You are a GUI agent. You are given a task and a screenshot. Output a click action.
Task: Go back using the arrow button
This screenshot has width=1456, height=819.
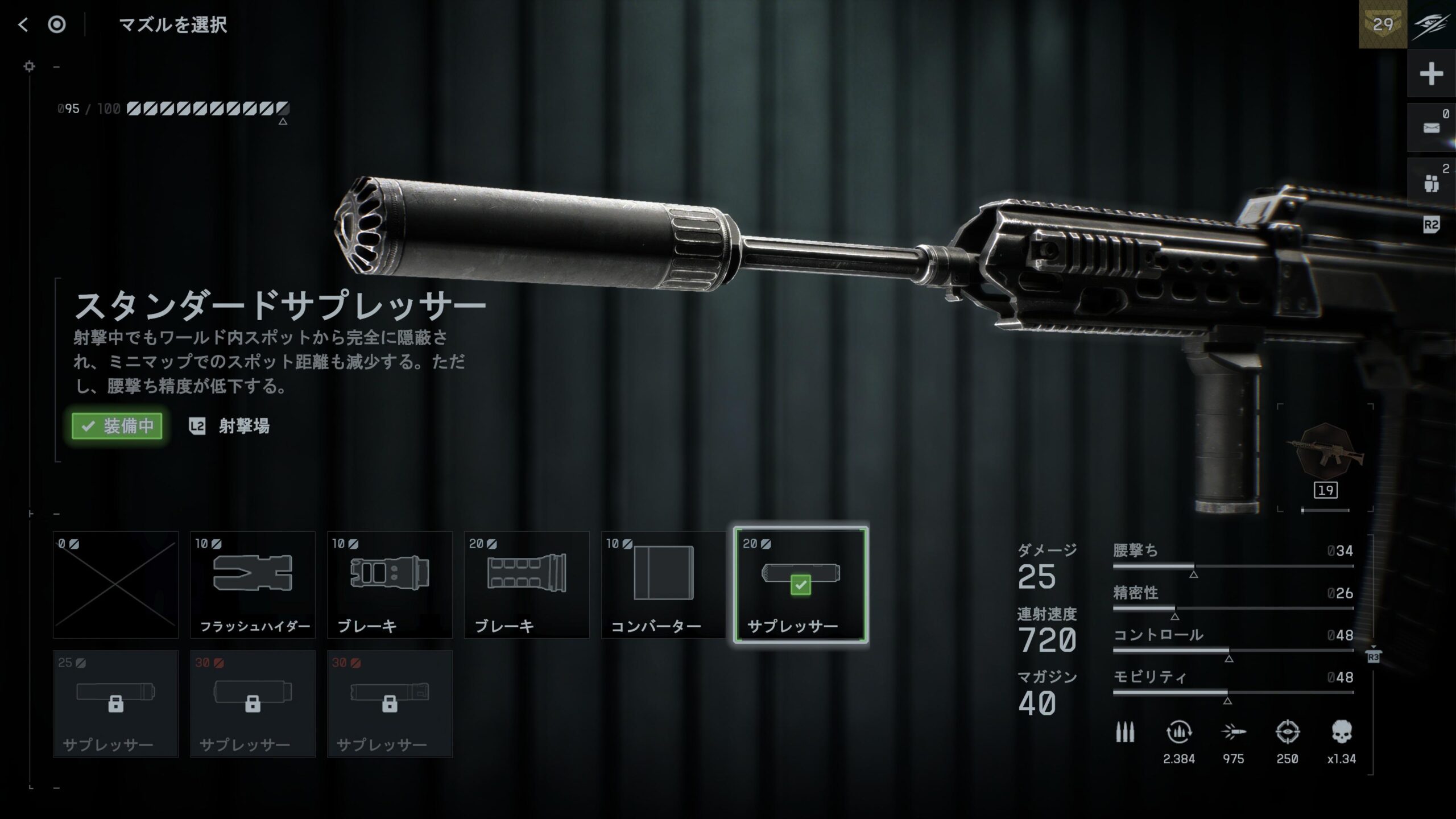click(x=23, y=24)
